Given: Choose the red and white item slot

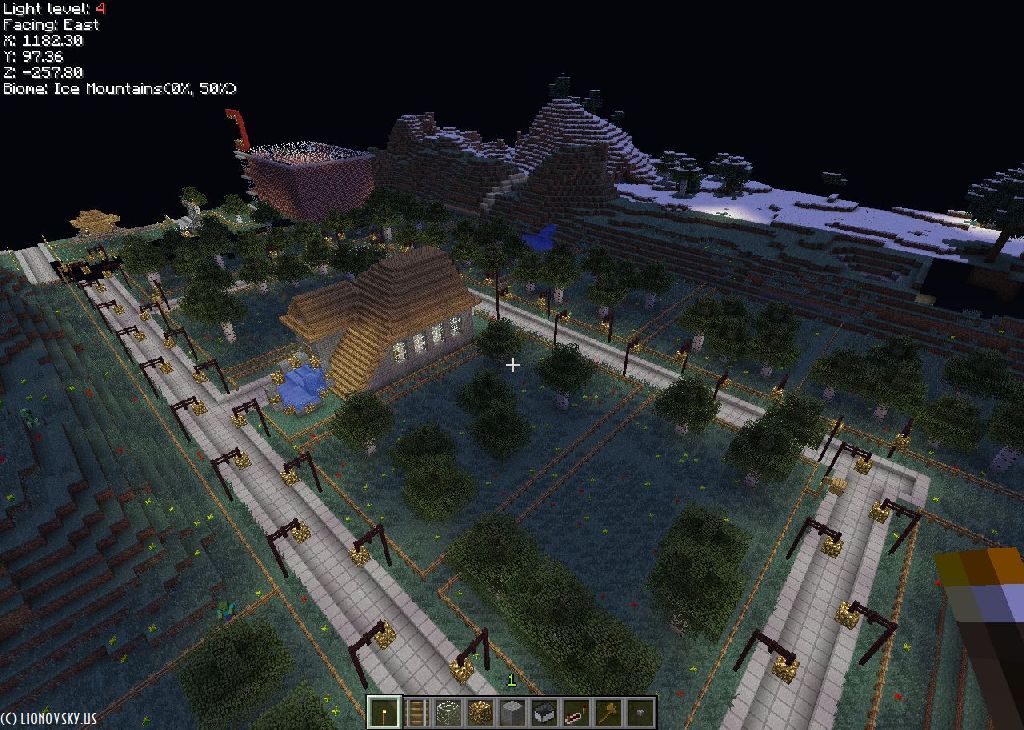Looking at the screenshot, I should [576, 712].
